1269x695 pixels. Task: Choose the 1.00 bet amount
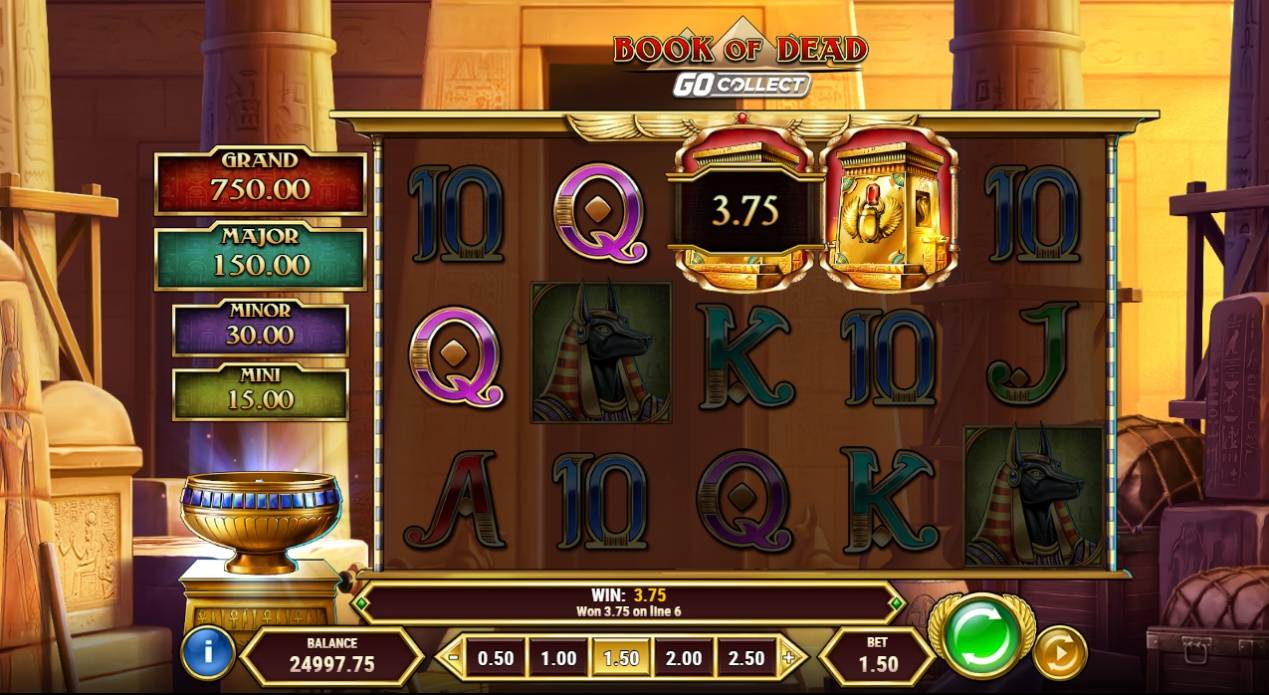click(558, 658)
